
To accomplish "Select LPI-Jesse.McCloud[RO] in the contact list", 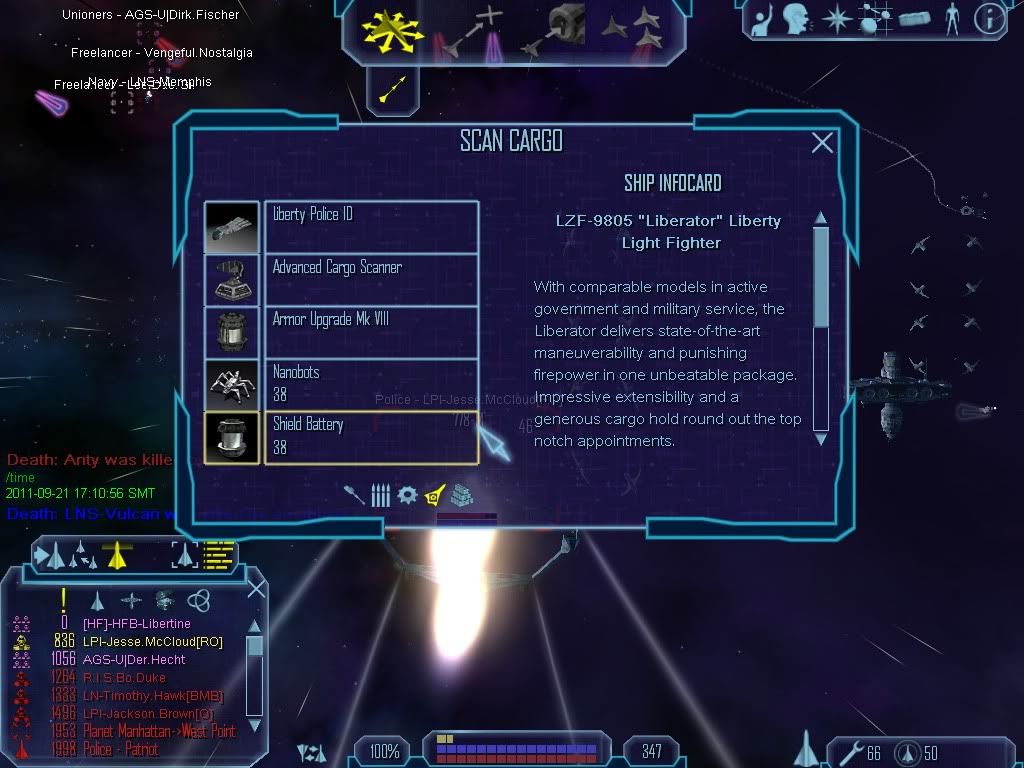I will (x=152, y=642).
